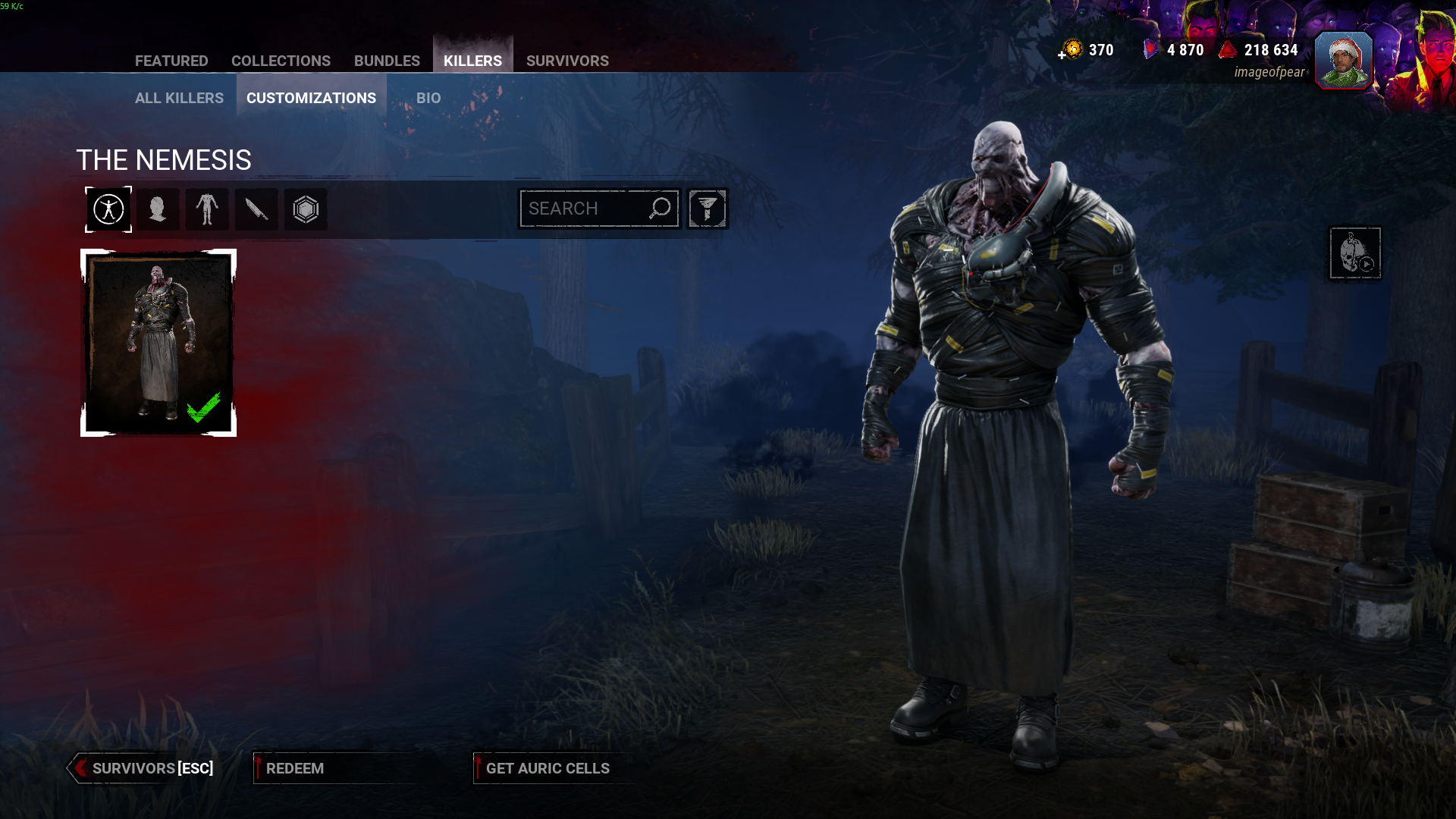Open the Redeem code prompt

(x=295, y=768)
